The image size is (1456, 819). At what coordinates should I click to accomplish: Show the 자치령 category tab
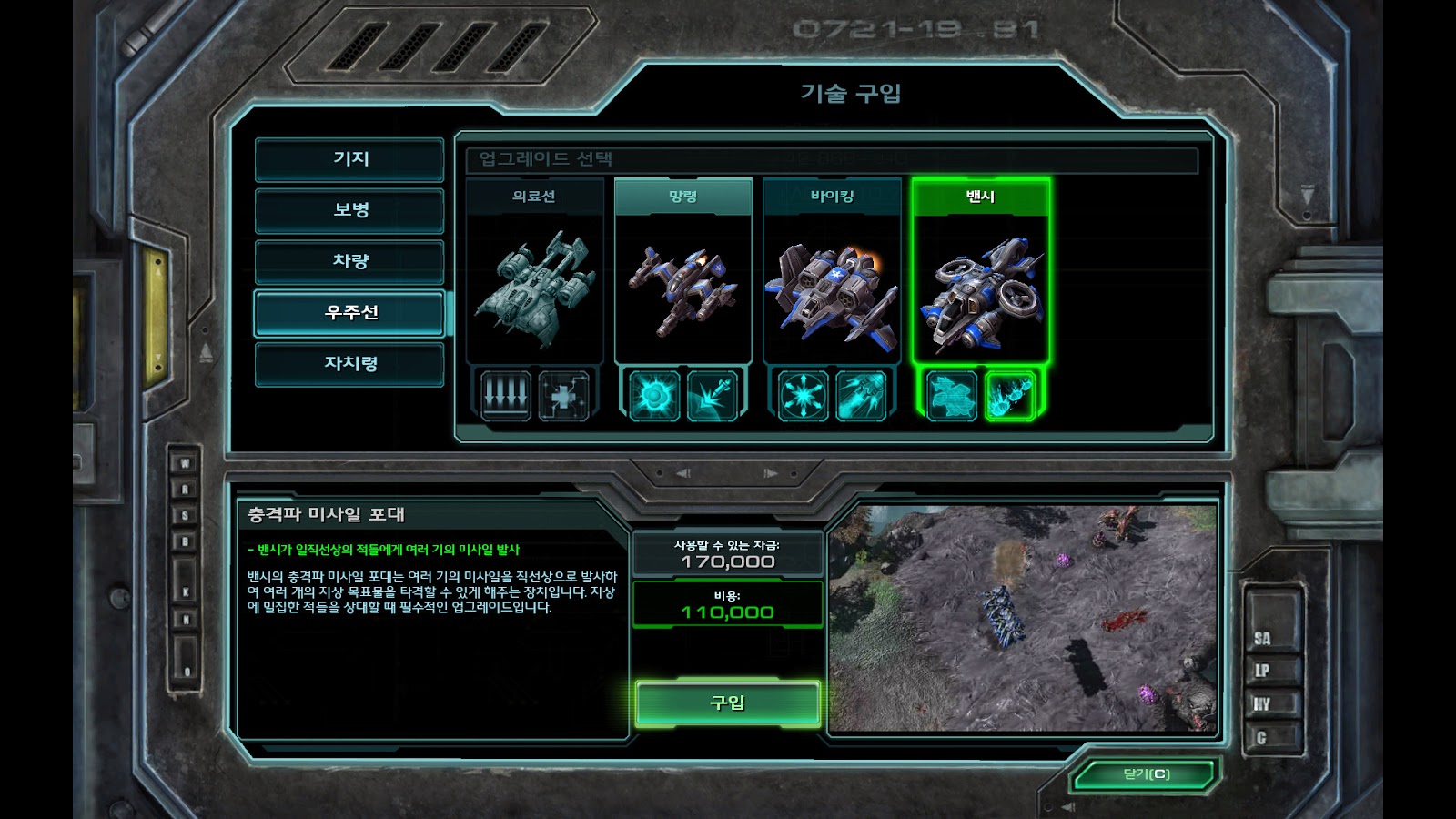pyautogui.click(x=350, y=364)
